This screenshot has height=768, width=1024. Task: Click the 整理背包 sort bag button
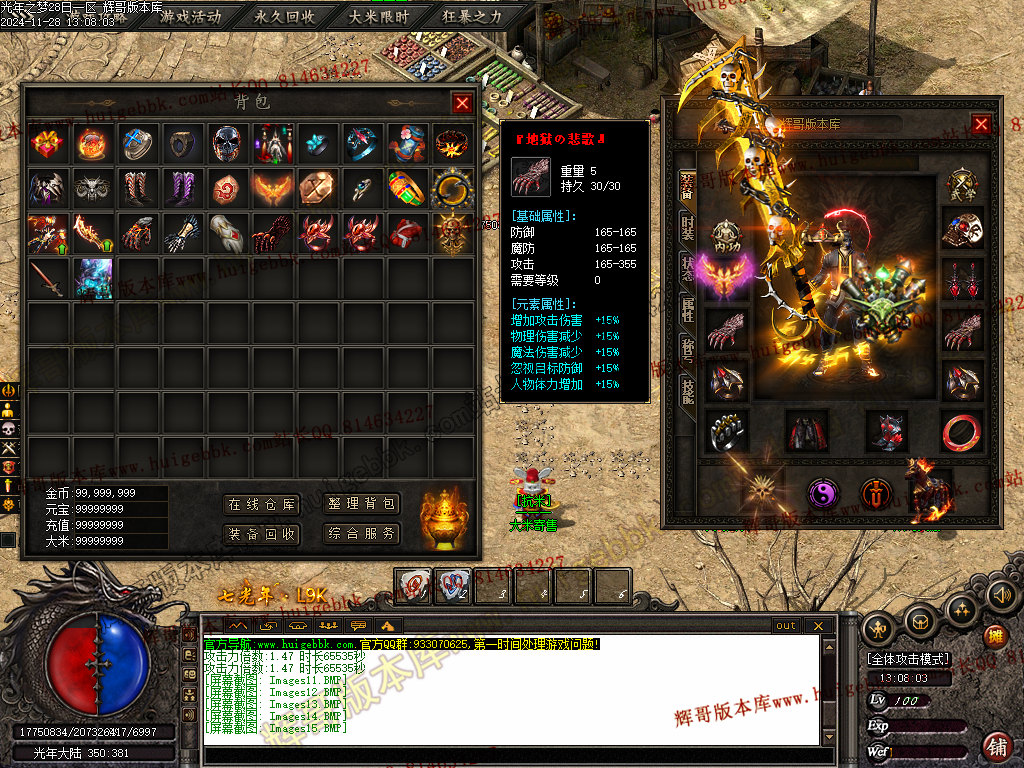pyautogui.click(x=361, y=504)
